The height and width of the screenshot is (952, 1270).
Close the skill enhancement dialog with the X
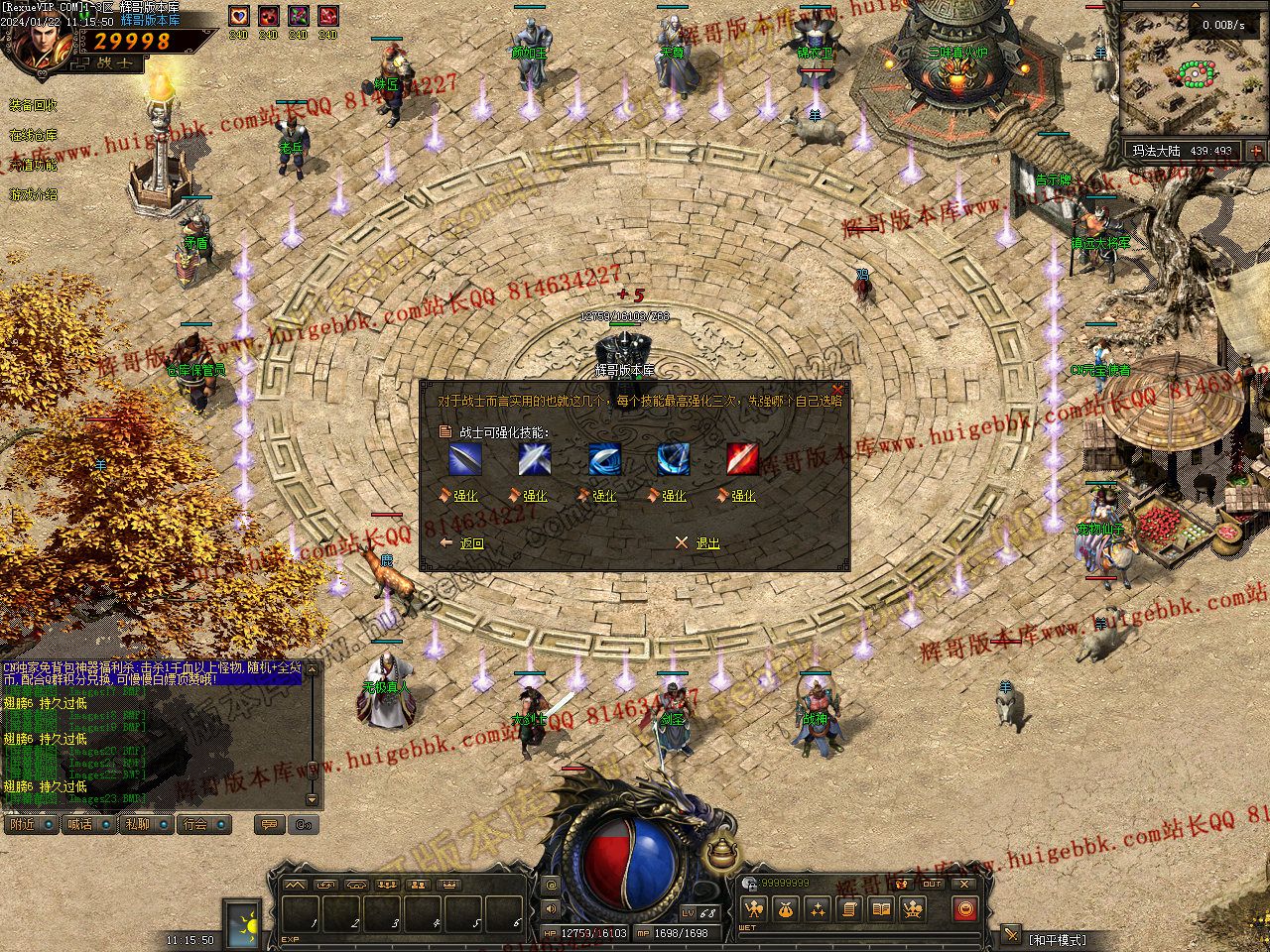(x=837, y=388)
